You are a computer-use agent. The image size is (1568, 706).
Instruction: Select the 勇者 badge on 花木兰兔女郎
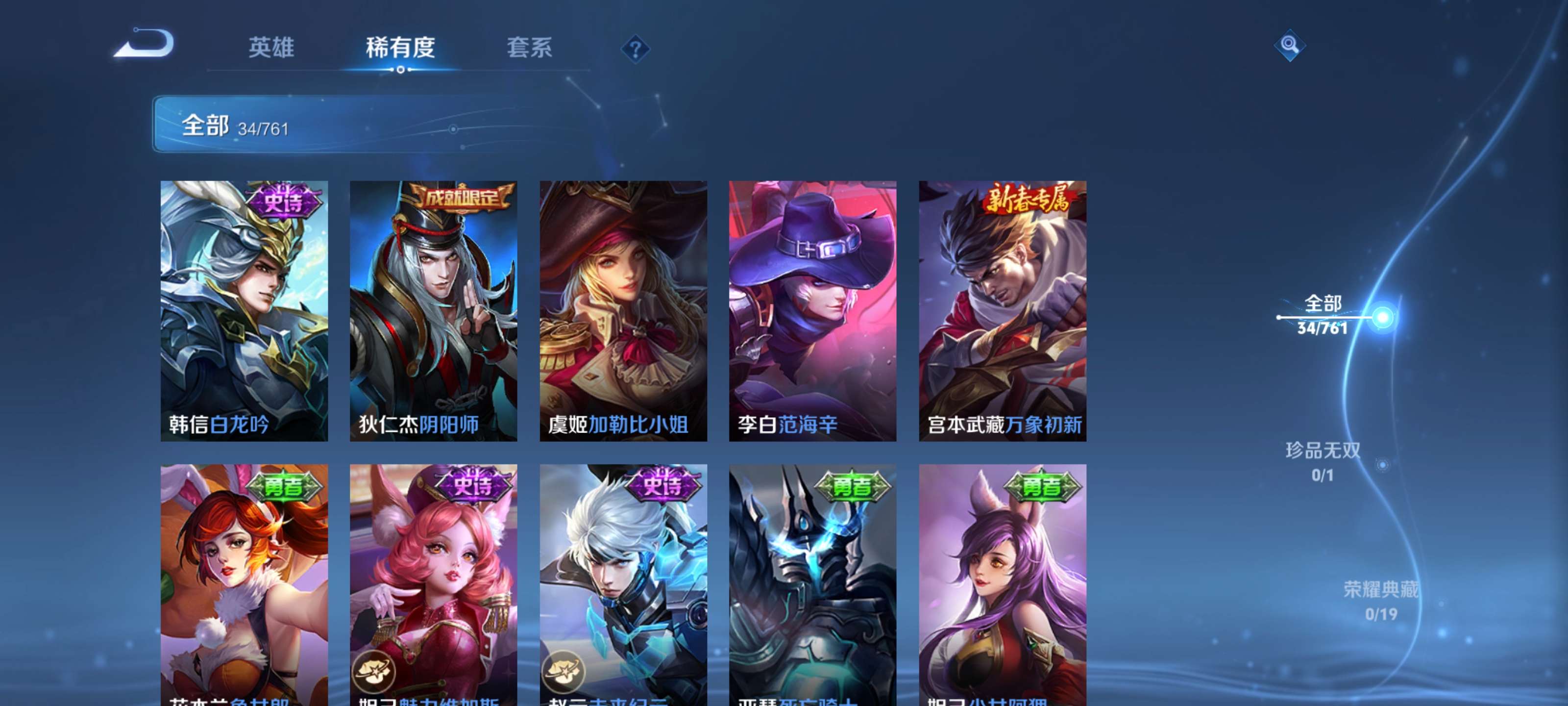(284, 484)
